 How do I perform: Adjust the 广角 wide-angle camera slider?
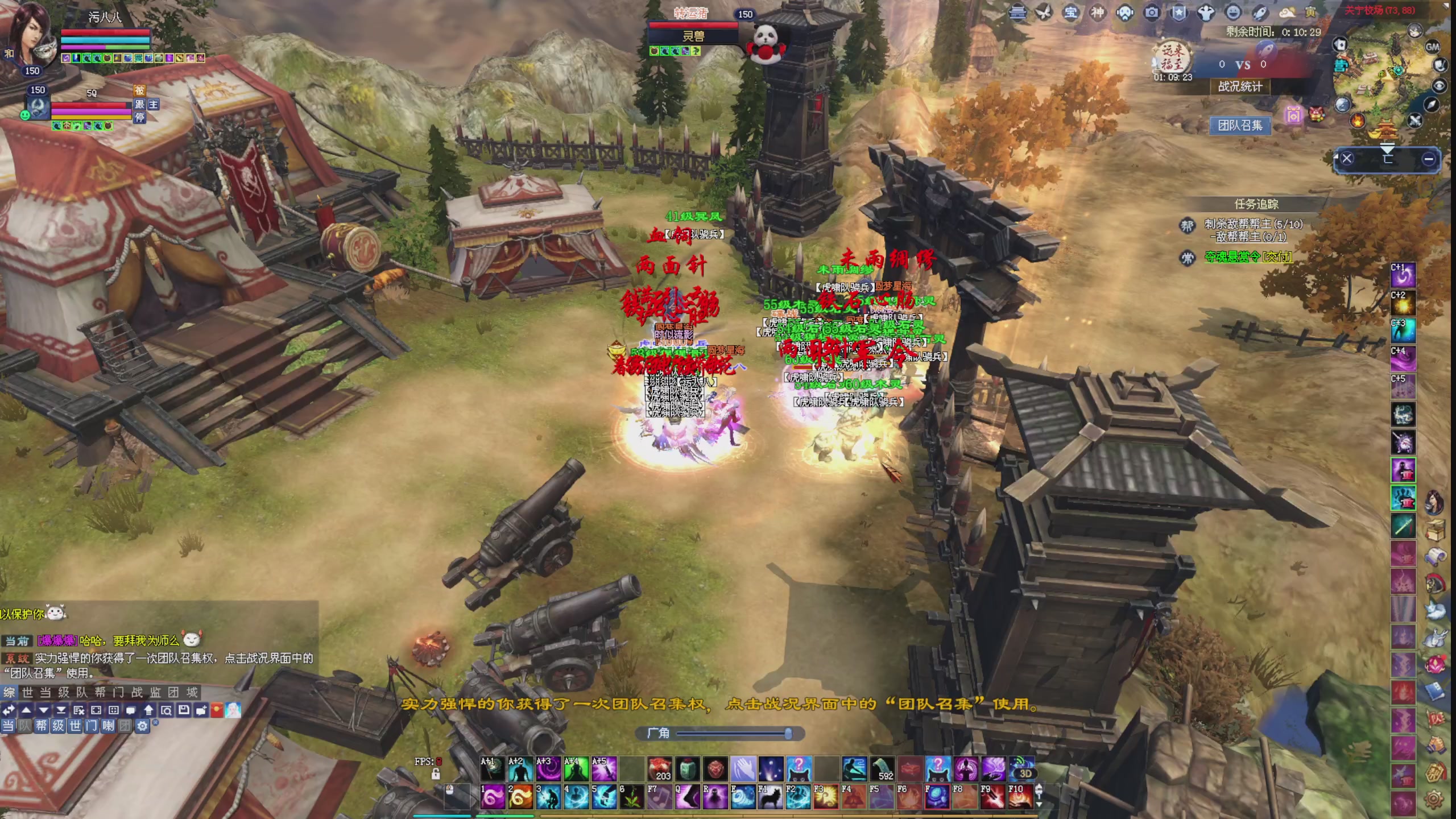(788, 734)
